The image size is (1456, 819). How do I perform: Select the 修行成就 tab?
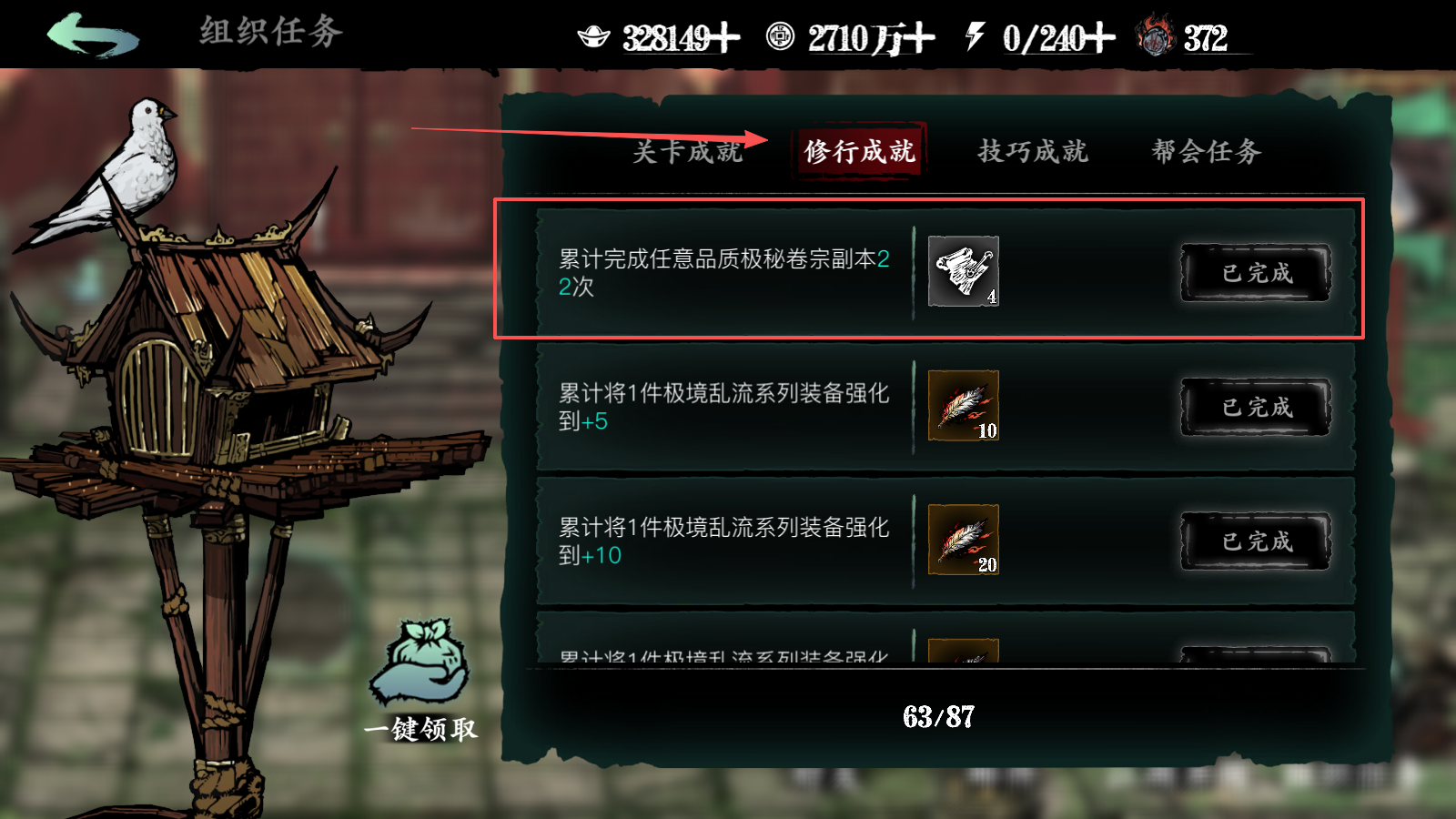pos(859,152)
